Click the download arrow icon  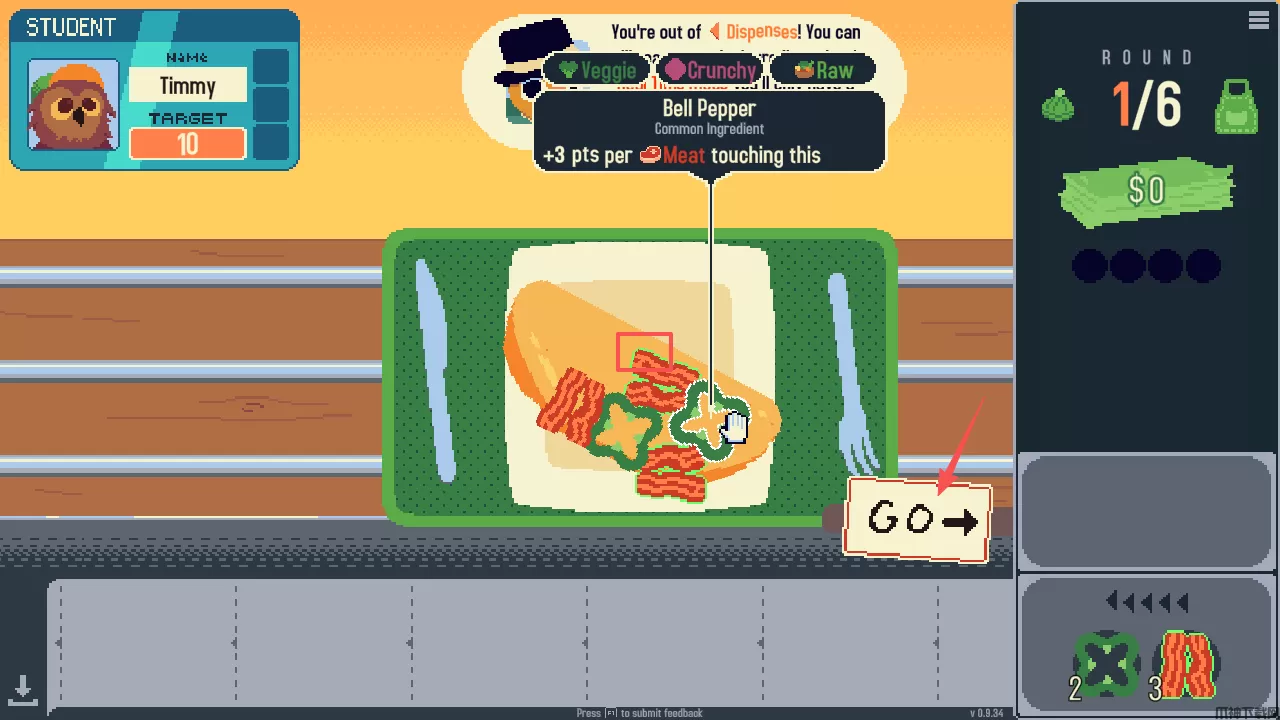(x=22, y=688)
